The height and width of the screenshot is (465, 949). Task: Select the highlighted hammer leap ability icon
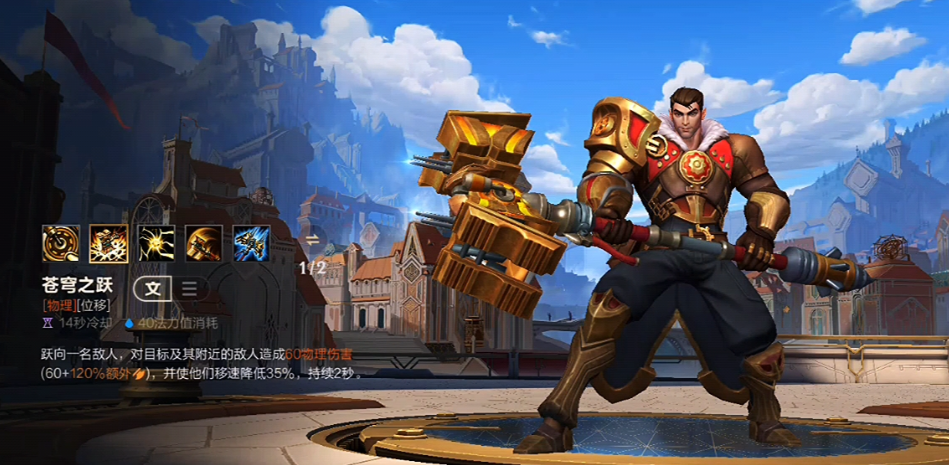(x=107, y=242)
